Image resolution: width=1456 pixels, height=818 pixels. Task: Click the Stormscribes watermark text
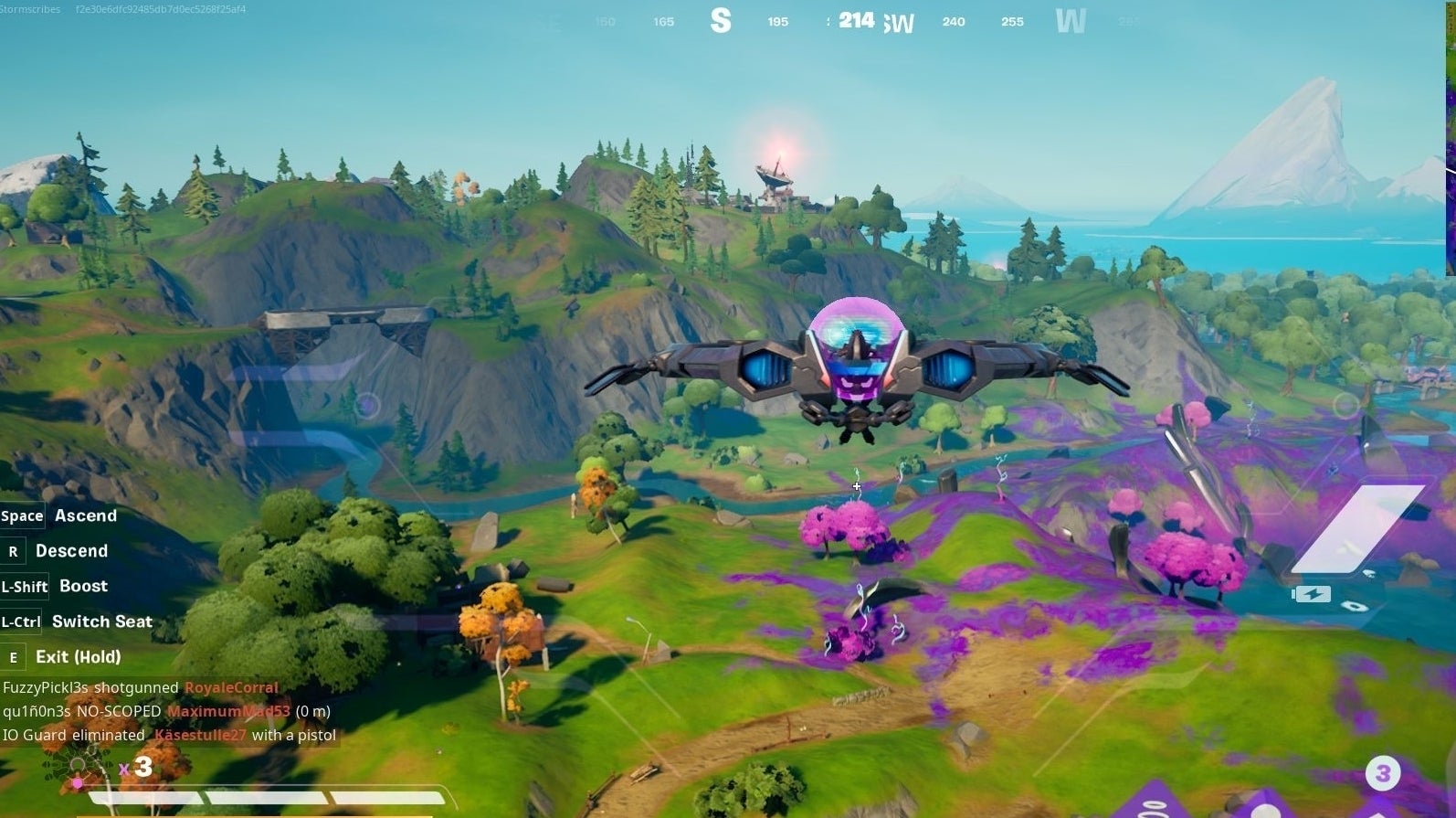[30, 10]
